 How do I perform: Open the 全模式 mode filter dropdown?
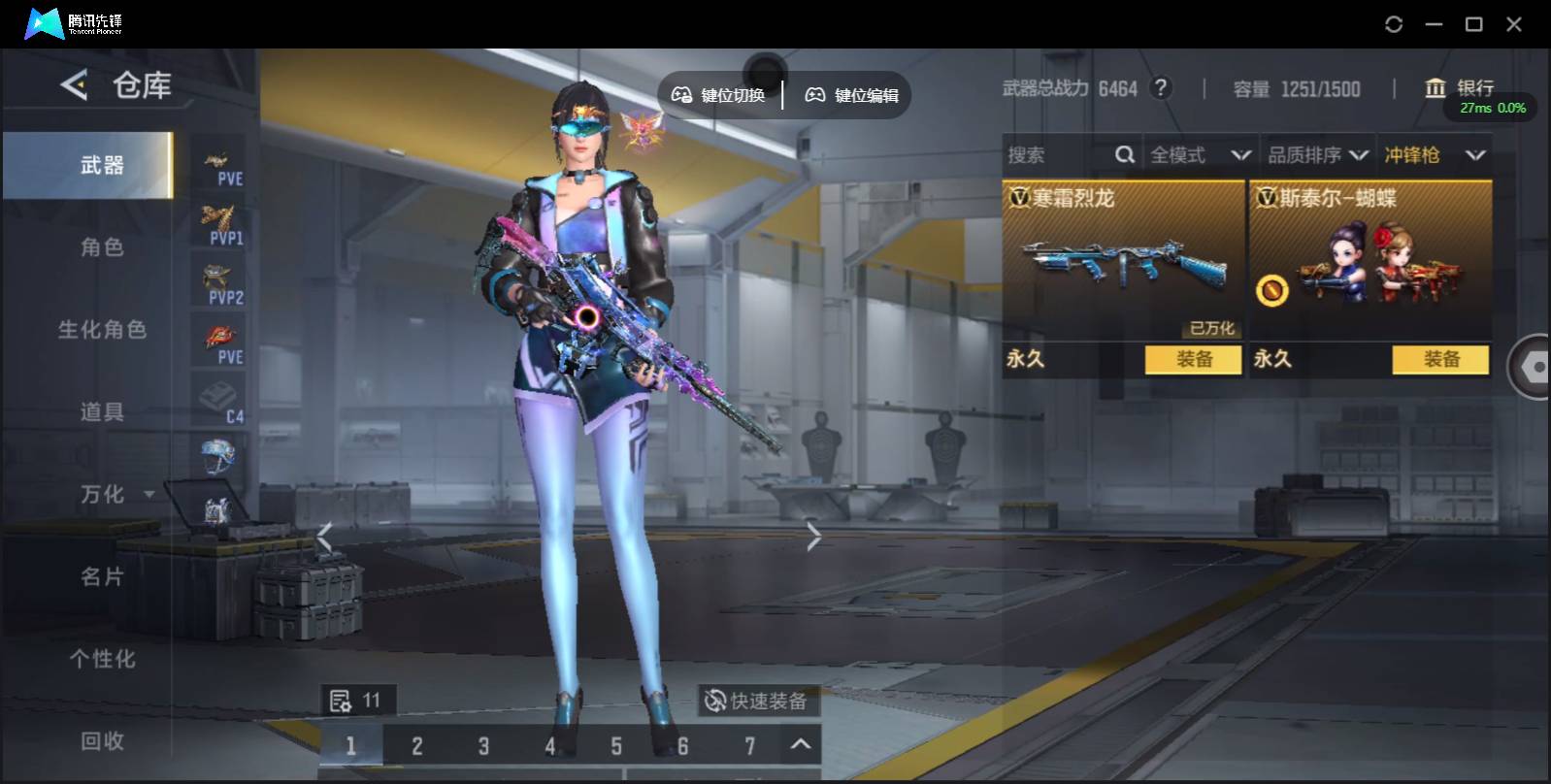pyautogui.click(x=1200, y=155)
